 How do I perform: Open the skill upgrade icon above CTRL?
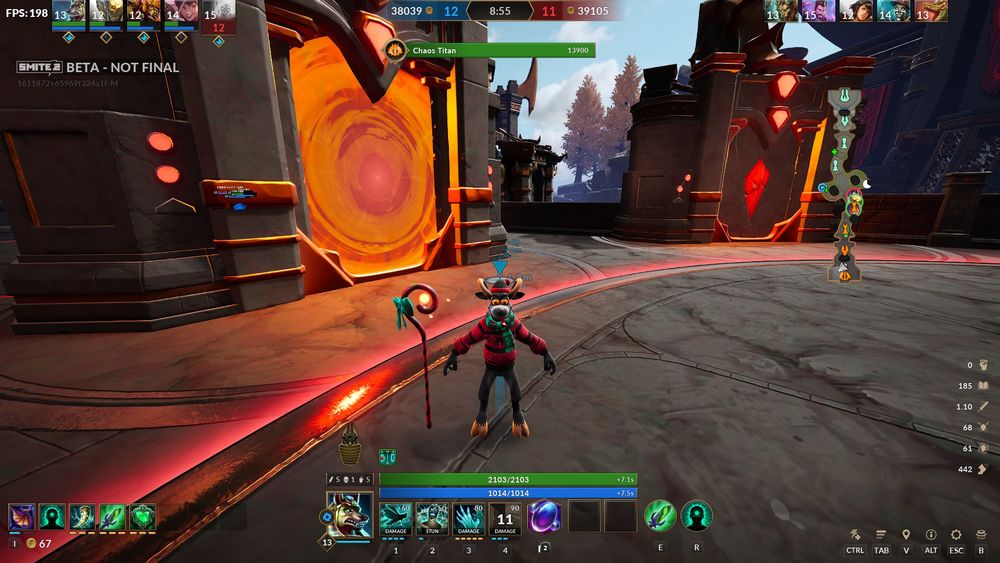(855, 535)
